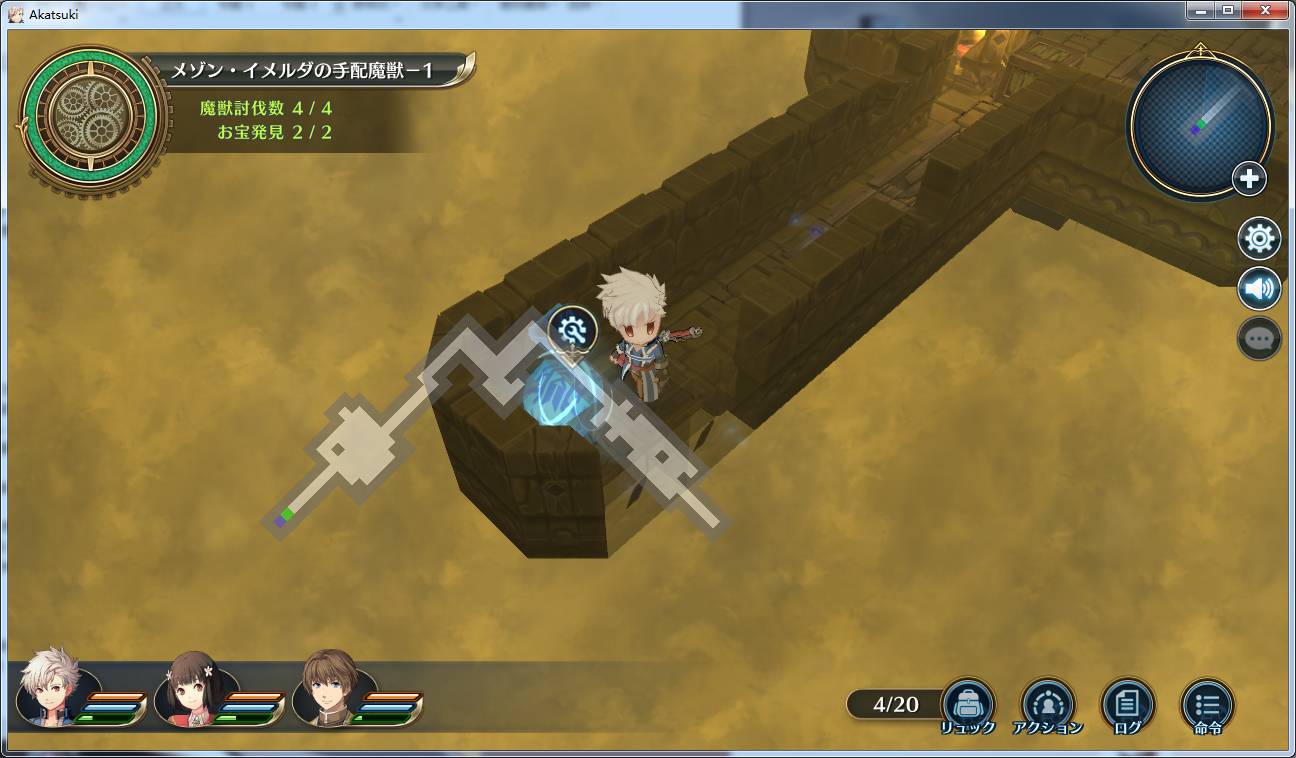
Task: Tap the wrench interaction icon above the crystal
Action: click(573, 329)
